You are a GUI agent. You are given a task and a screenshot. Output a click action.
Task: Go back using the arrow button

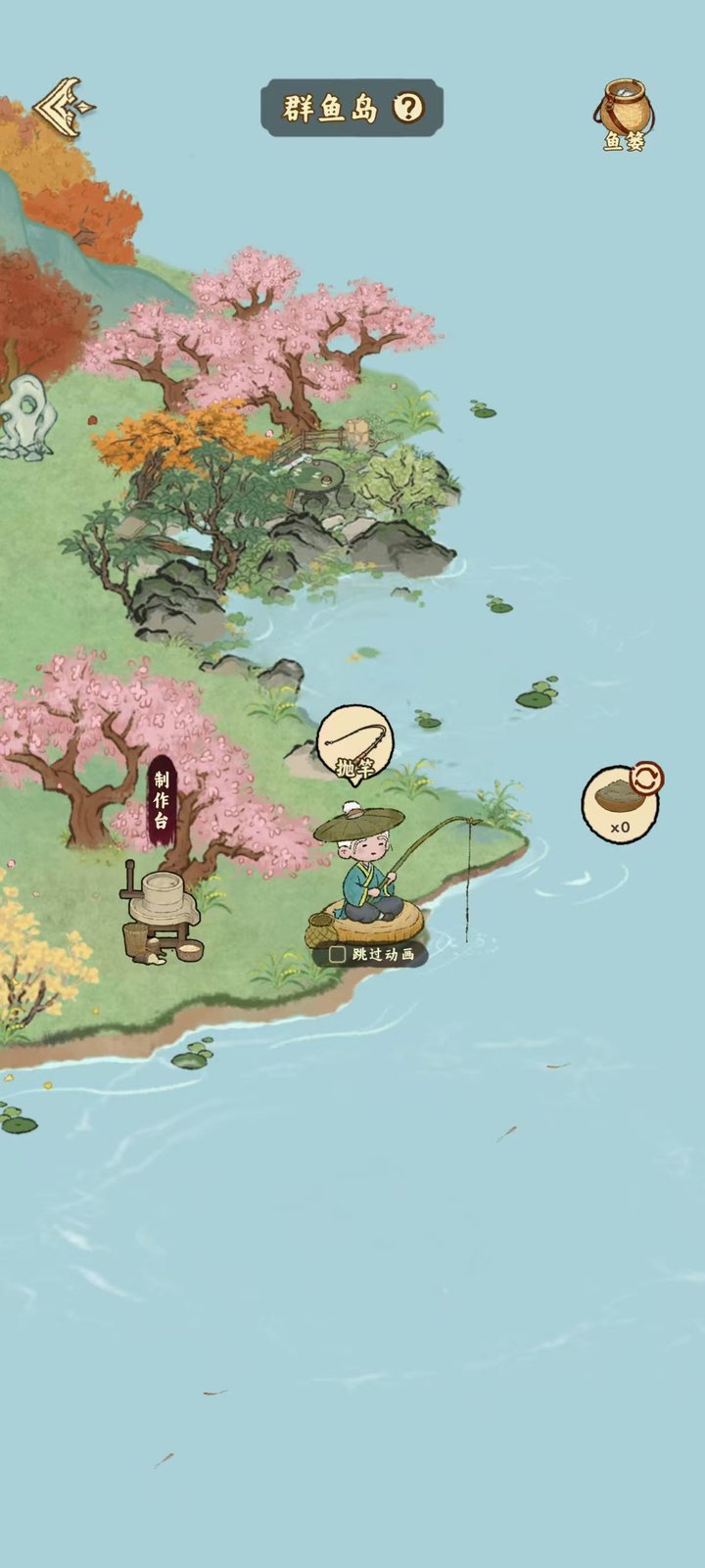64,106
